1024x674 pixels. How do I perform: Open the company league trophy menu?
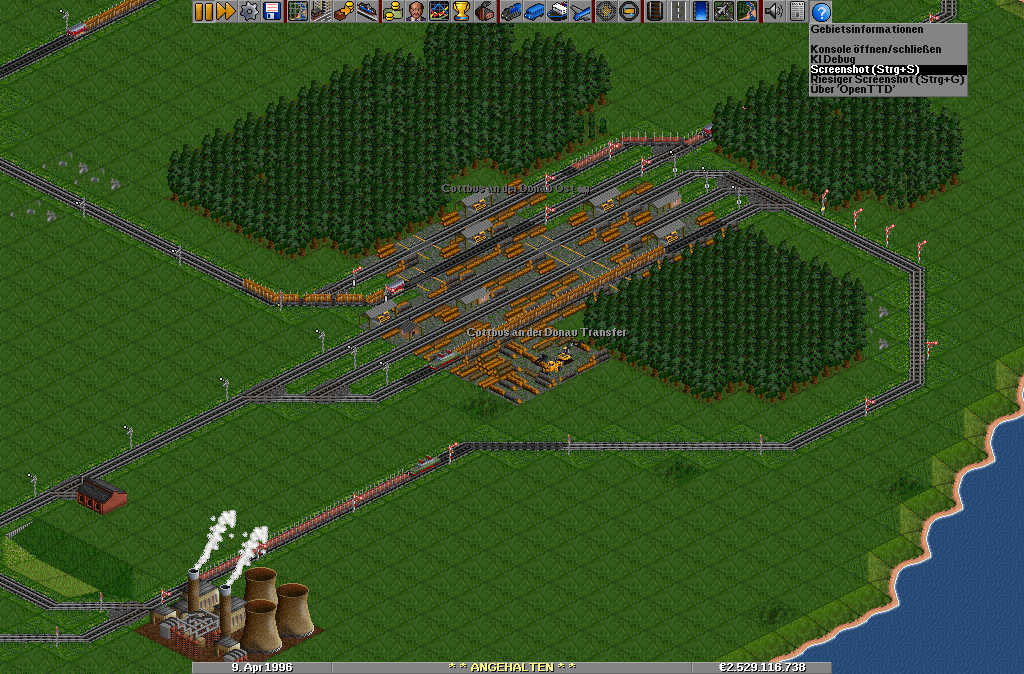(x=461, y=12)
